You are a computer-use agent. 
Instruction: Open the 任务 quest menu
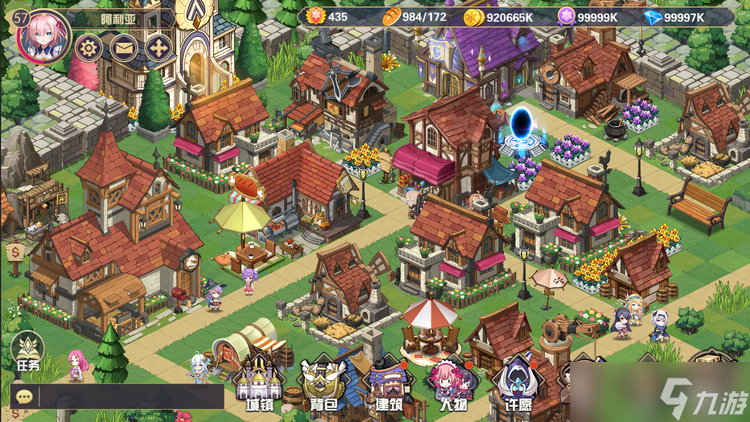click(27, 353)
